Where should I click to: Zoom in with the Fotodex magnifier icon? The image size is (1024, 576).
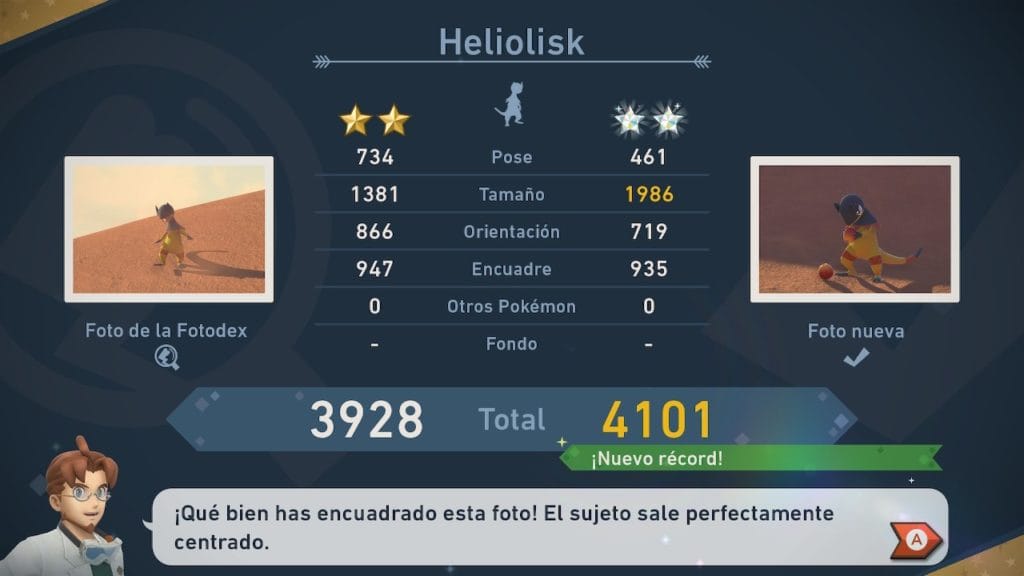tap(167, 357)
